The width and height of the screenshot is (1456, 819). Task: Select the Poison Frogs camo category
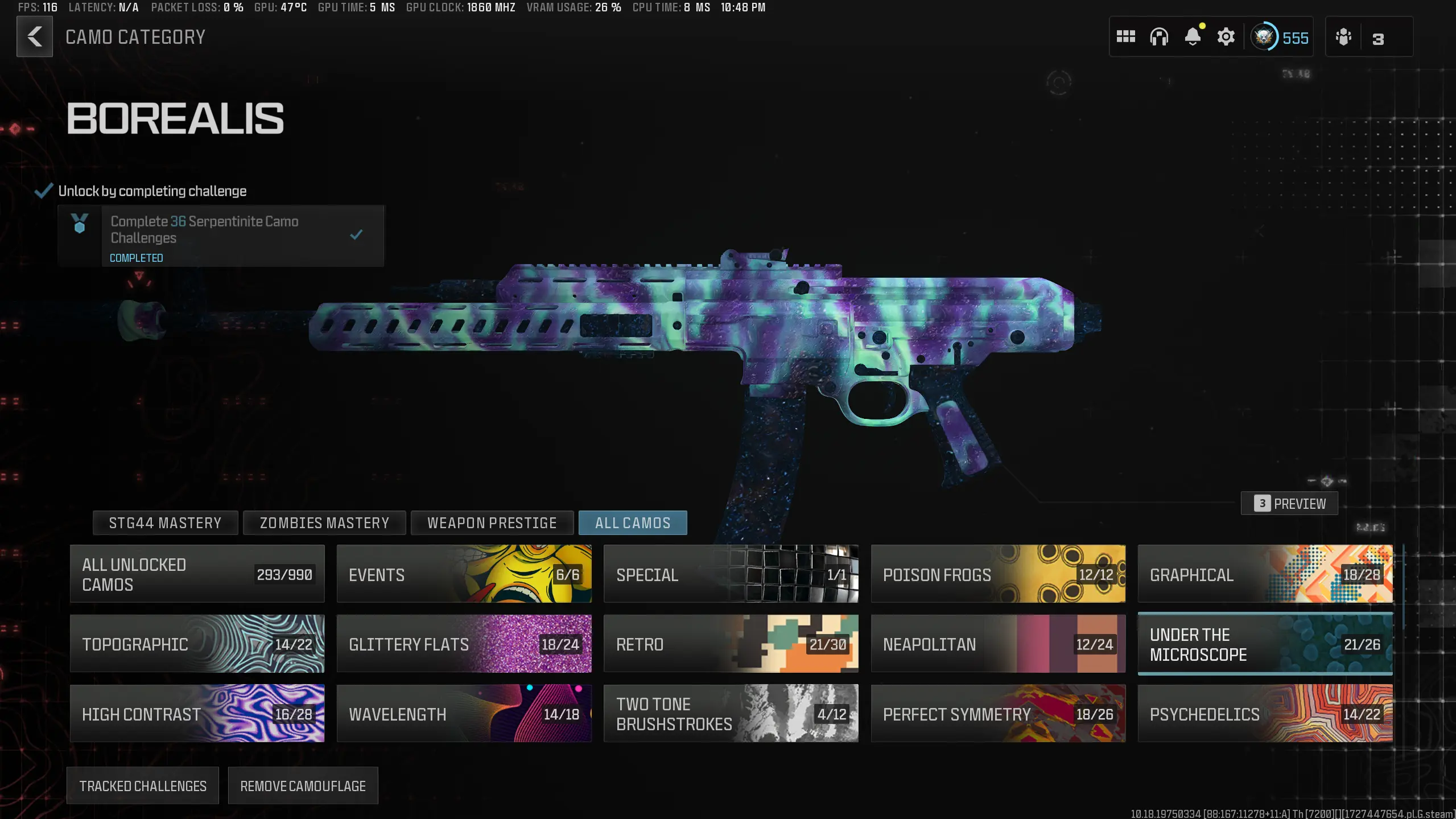pyautogui.click(x=998, y=574)
